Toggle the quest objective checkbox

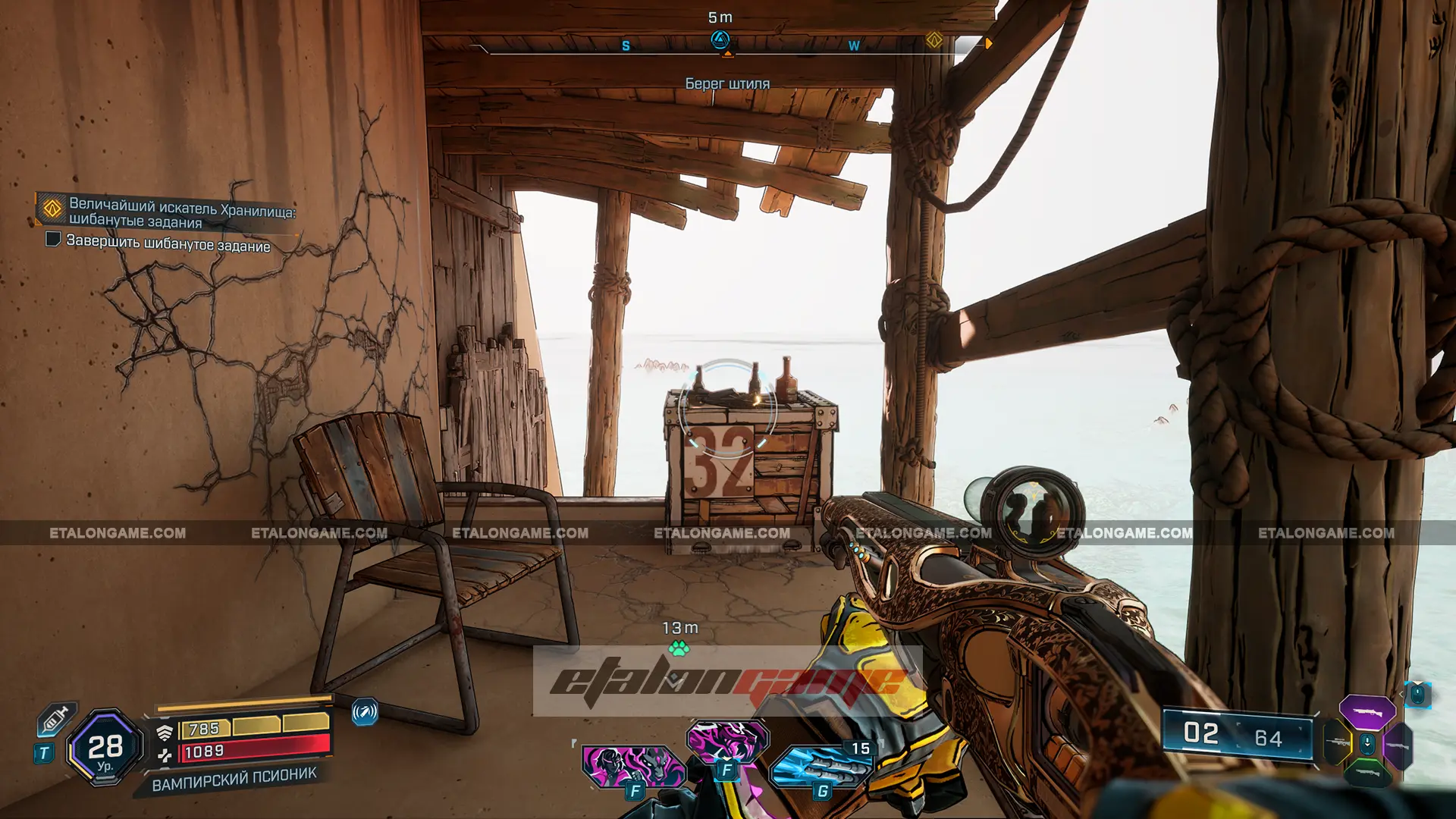[x=53, y=240]
